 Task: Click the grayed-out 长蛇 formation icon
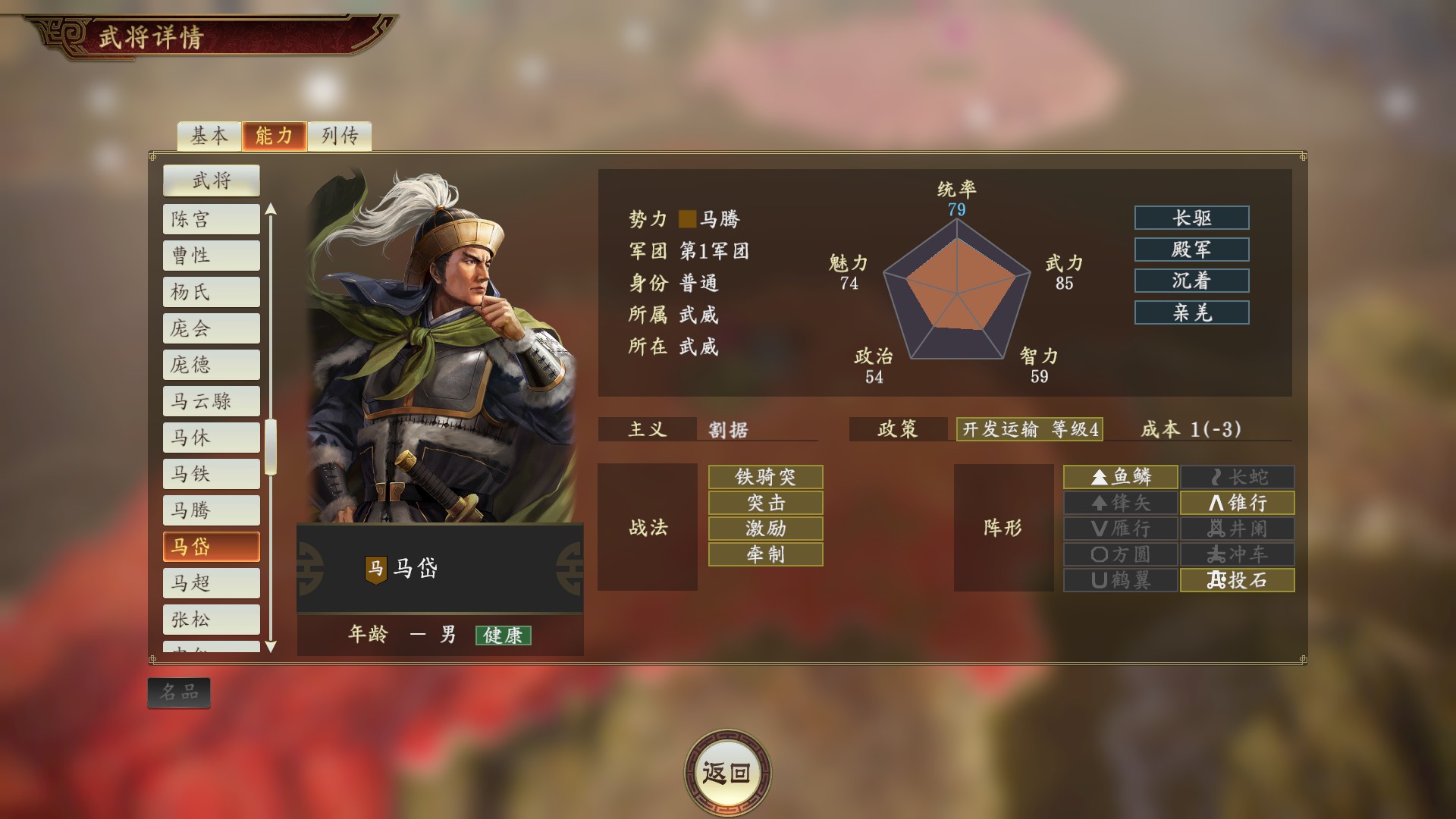tap(1238, 476)
